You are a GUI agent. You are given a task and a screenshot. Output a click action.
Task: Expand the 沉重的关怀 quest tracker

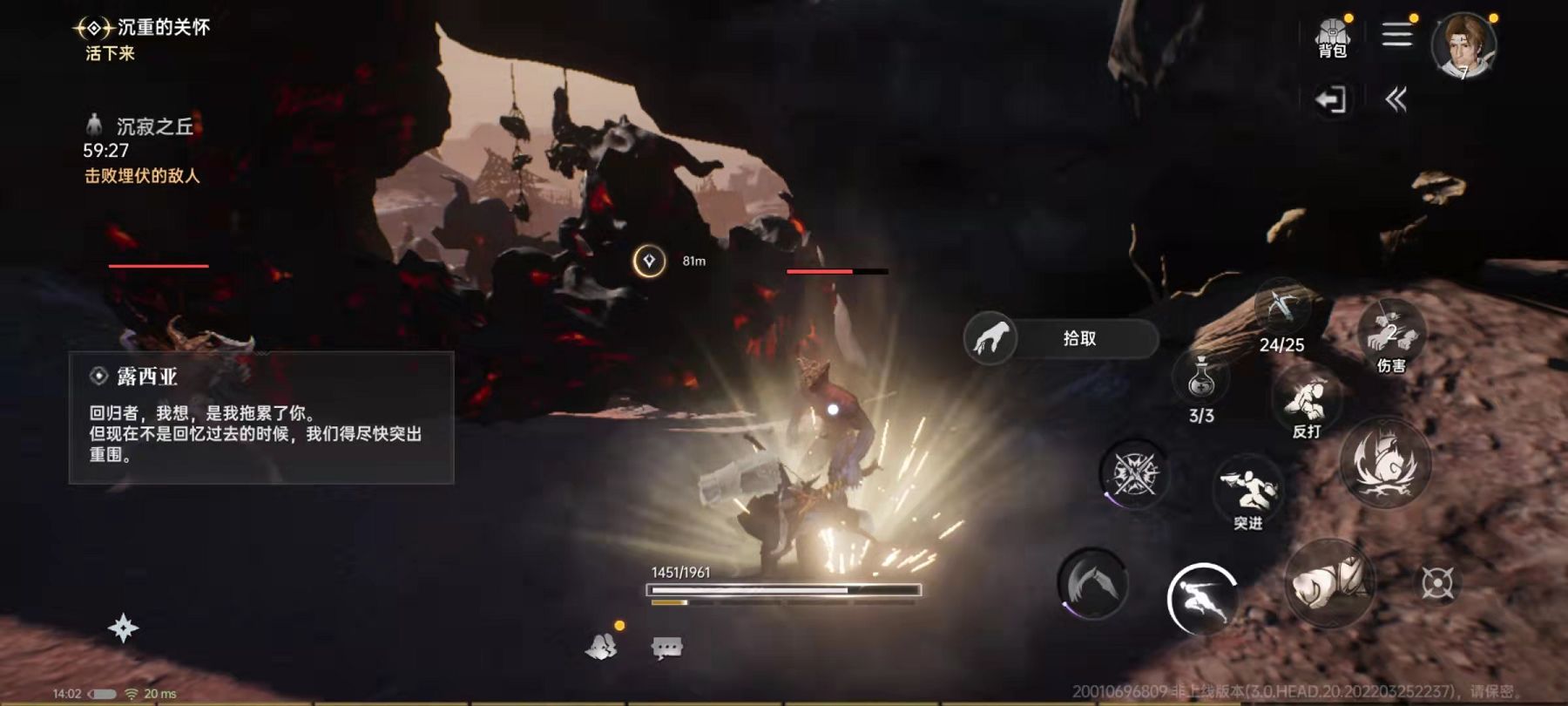tap(139, 27)
